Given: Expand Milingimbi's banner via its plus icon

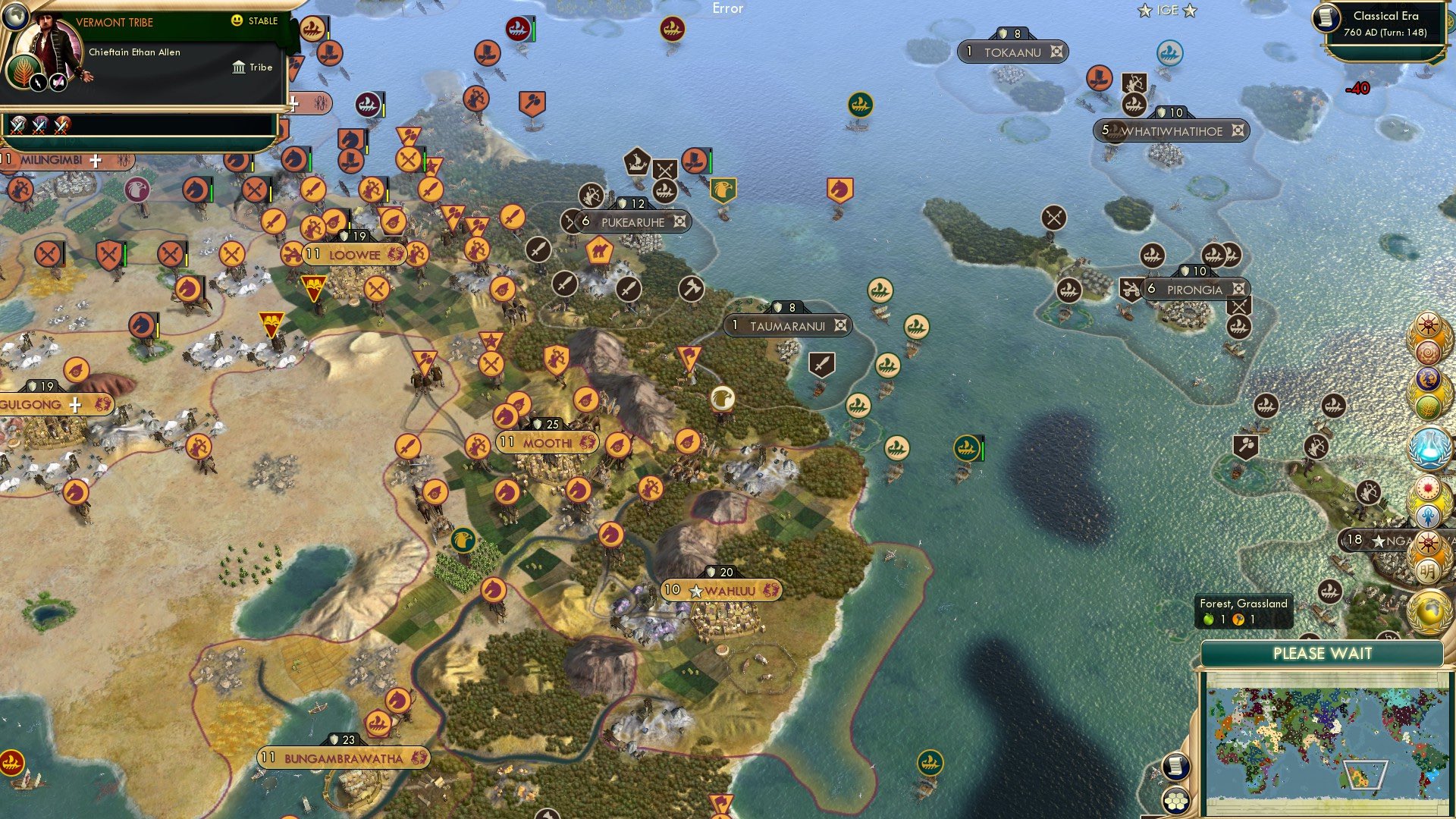Looking at the screenshot, I should tap(96, 160).
